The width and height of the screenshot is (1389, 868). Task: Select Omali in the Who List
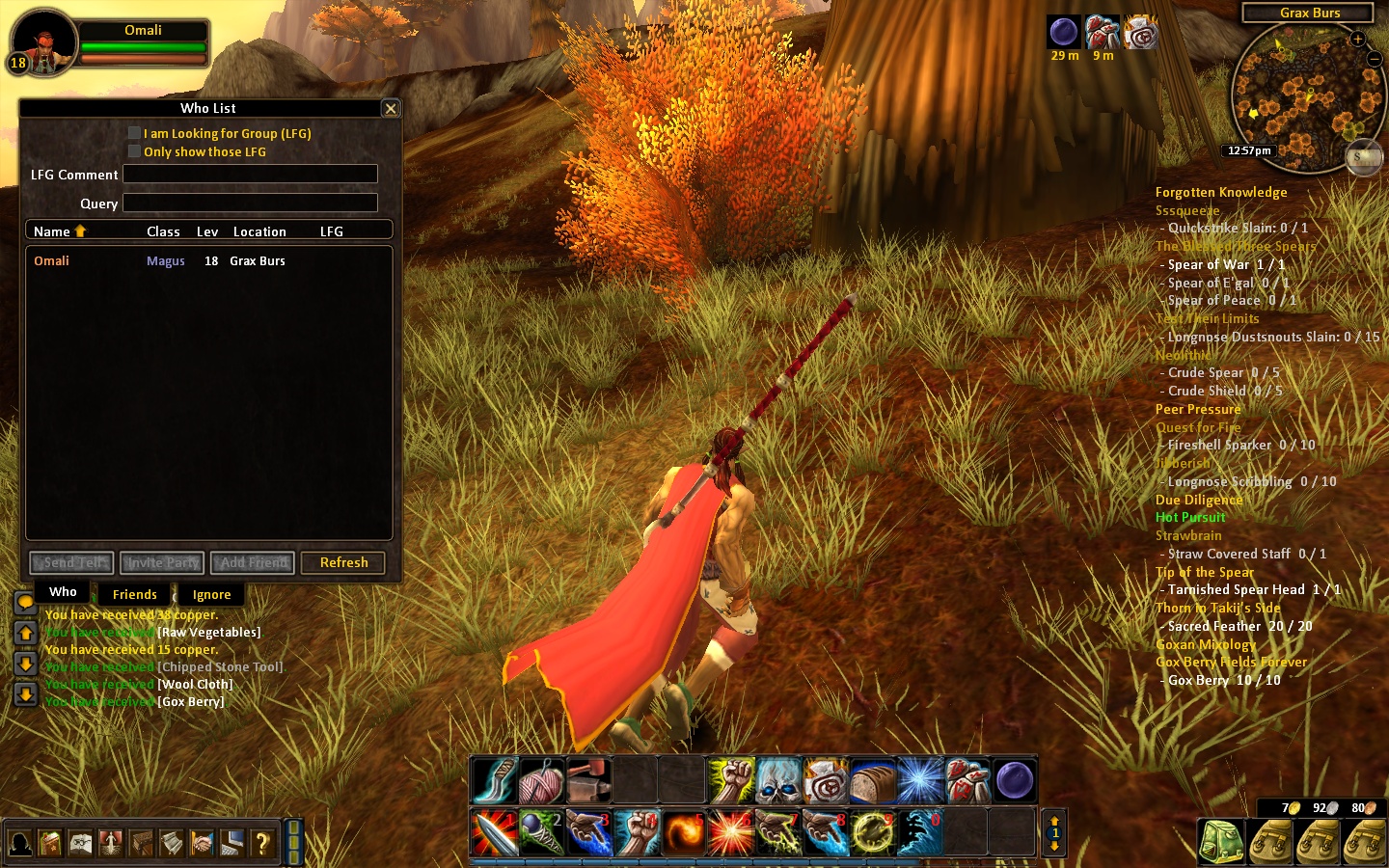tap(52, 260)
